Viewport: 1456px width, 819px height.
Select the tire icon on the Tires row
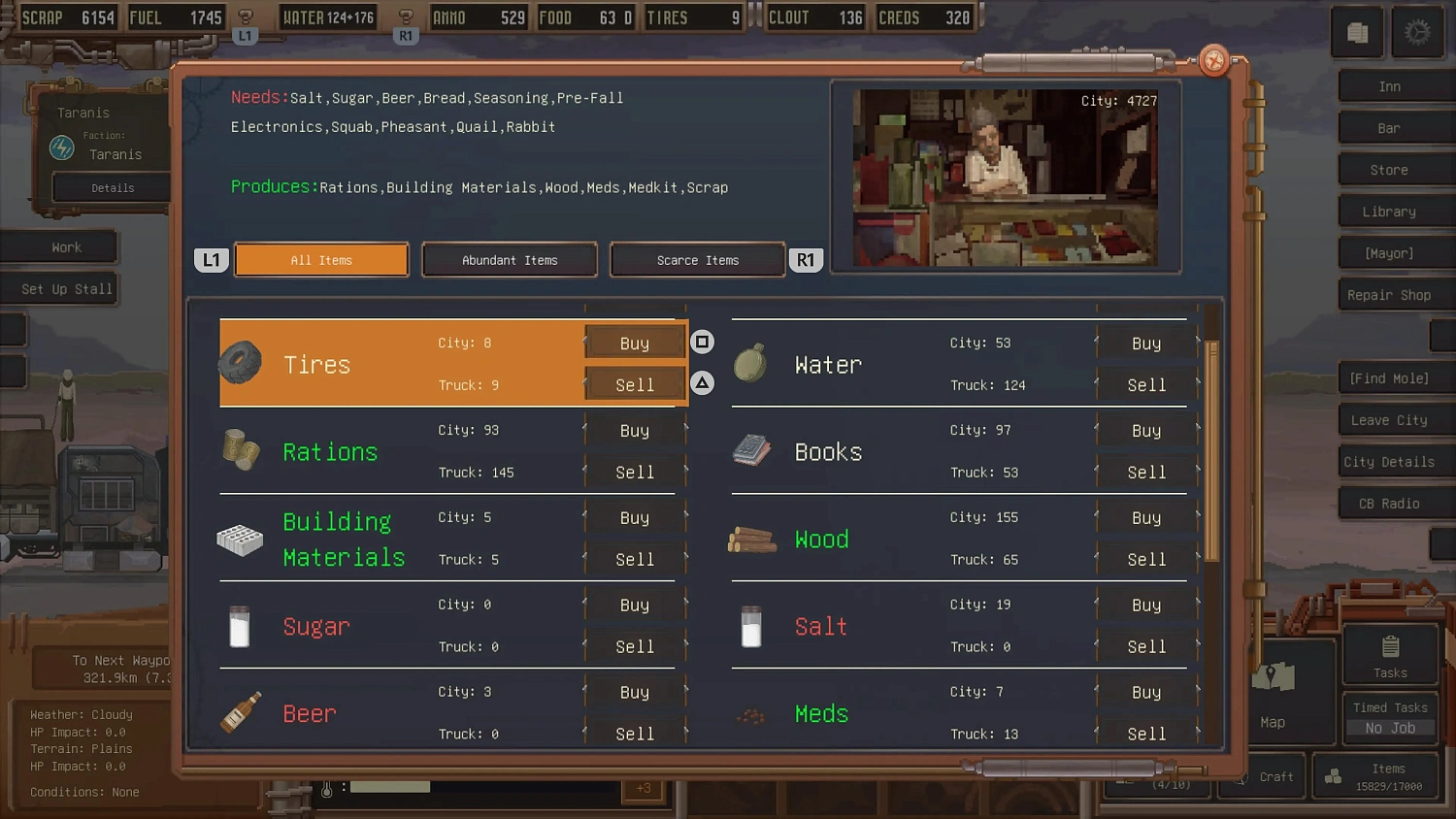pos(240,363)
